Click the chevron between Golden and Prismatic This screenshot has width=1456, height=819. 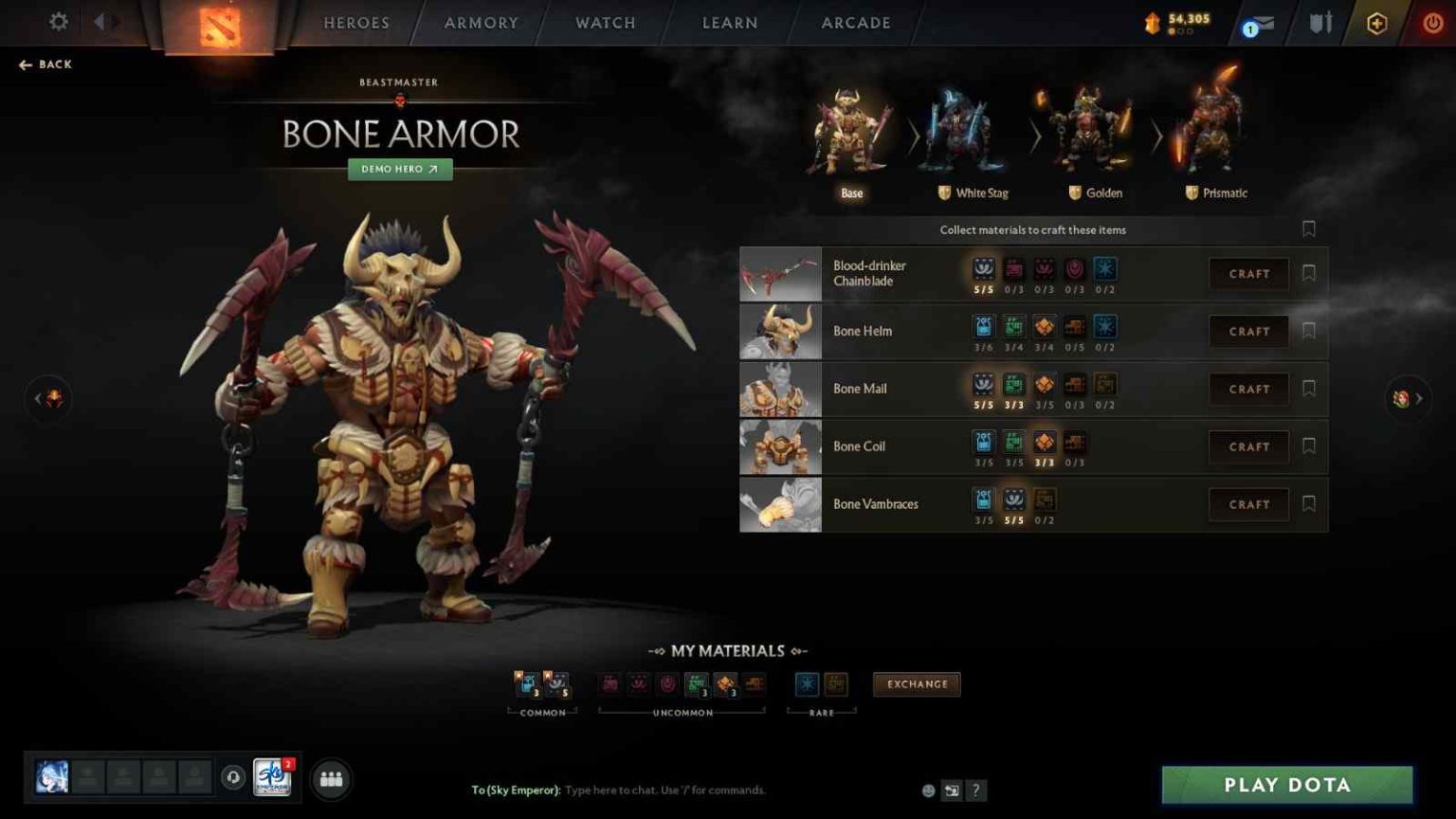click(x=1156, y=137)
